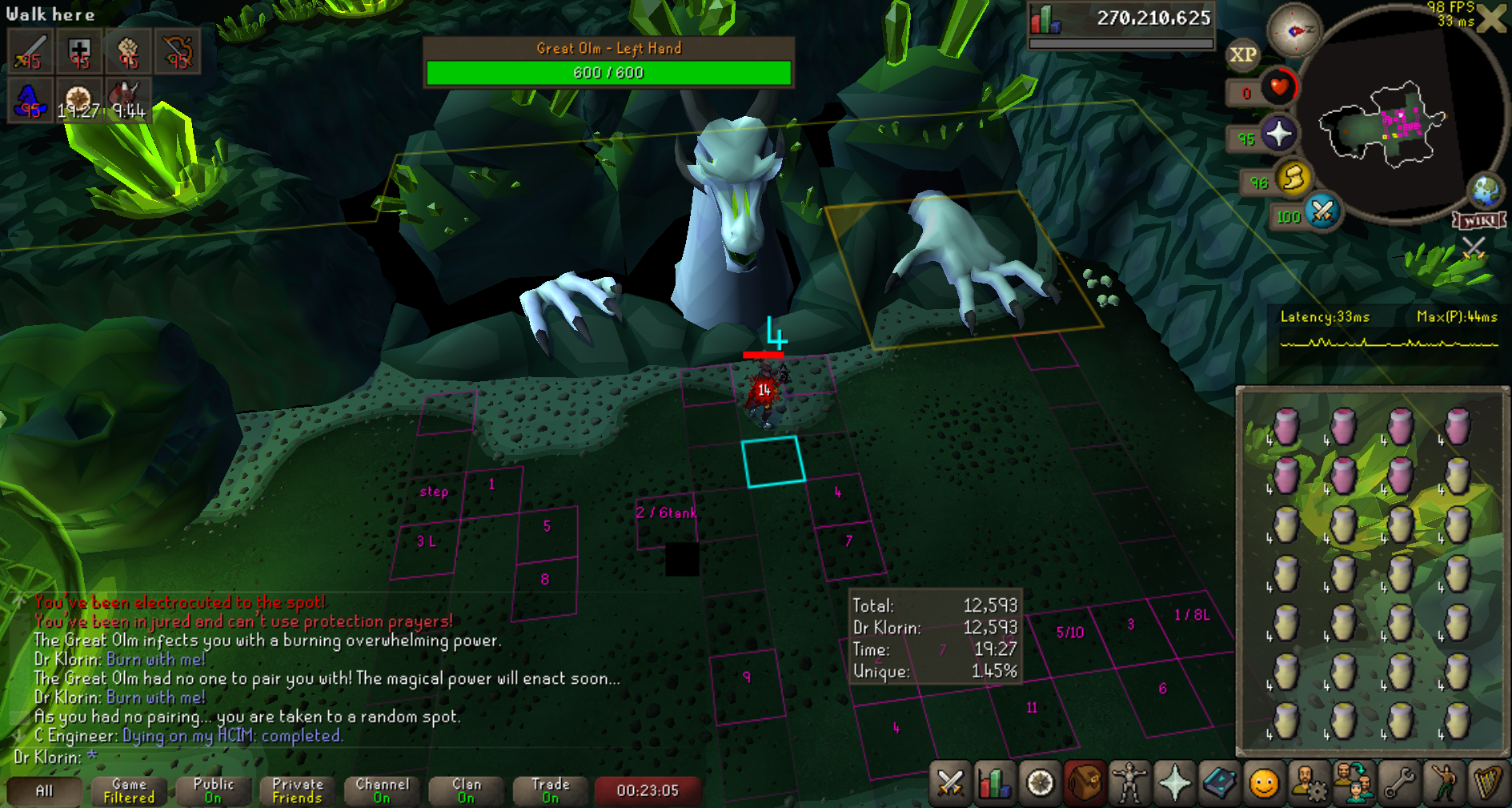Toggle the XP drops button
The width and height of the screenshot is (1512, 808).
coord(1242,54)
